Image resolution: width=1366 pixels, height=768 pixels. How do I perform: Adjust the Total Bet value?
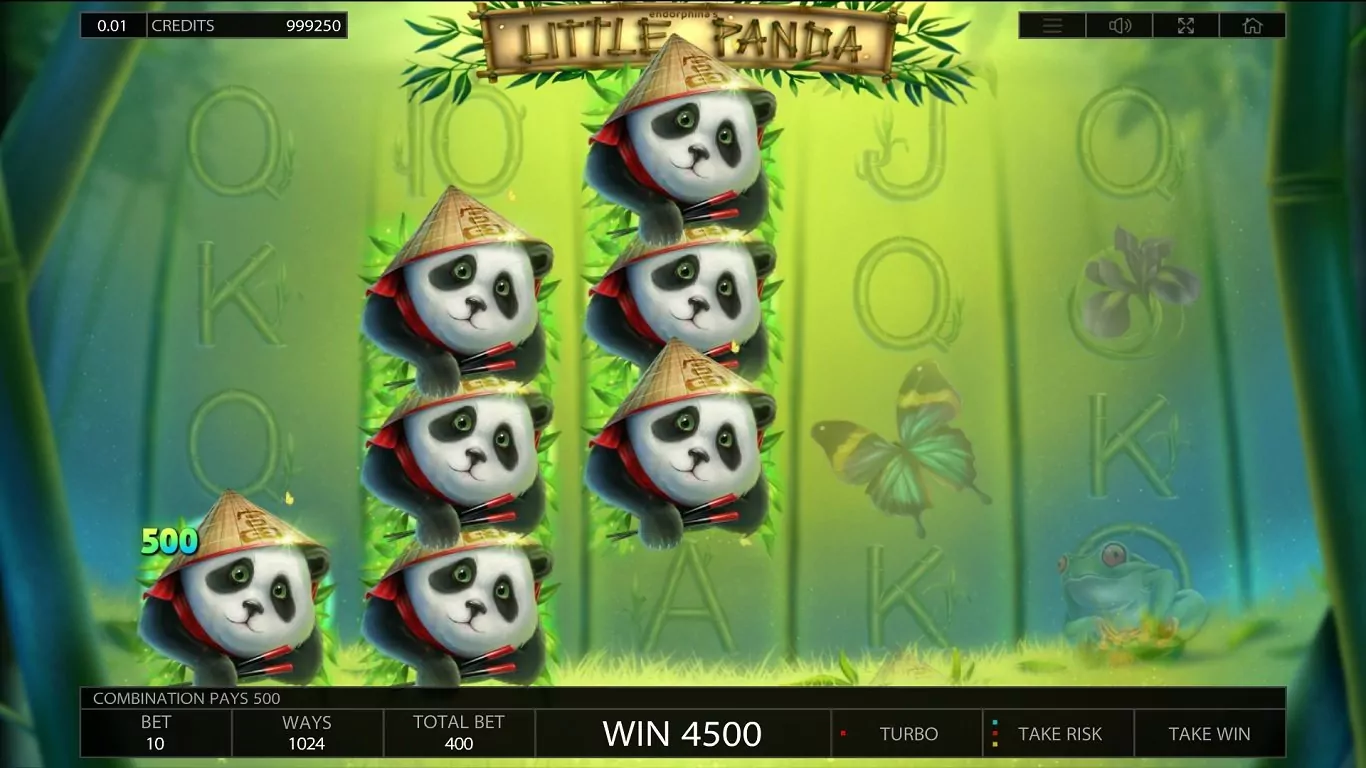(459, 733)
